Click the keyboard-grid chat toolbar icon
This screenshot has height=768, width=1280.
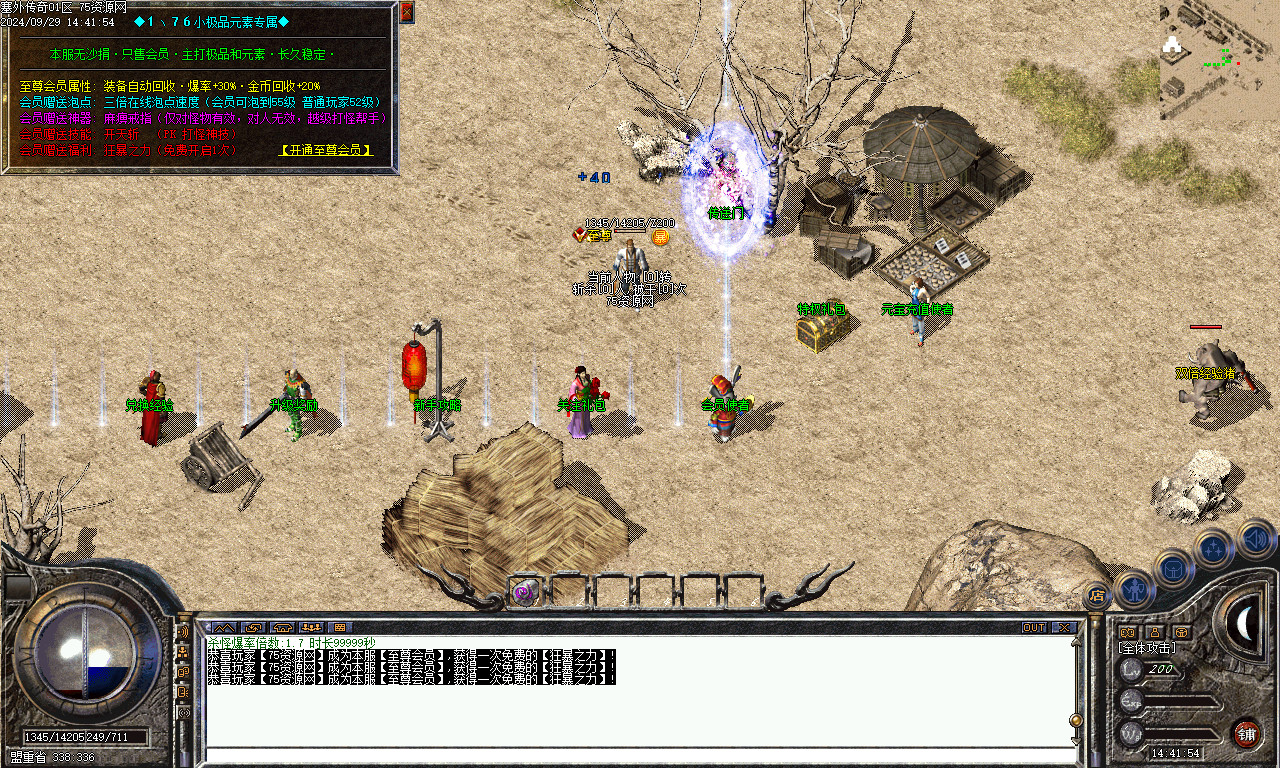click(340, 628)
